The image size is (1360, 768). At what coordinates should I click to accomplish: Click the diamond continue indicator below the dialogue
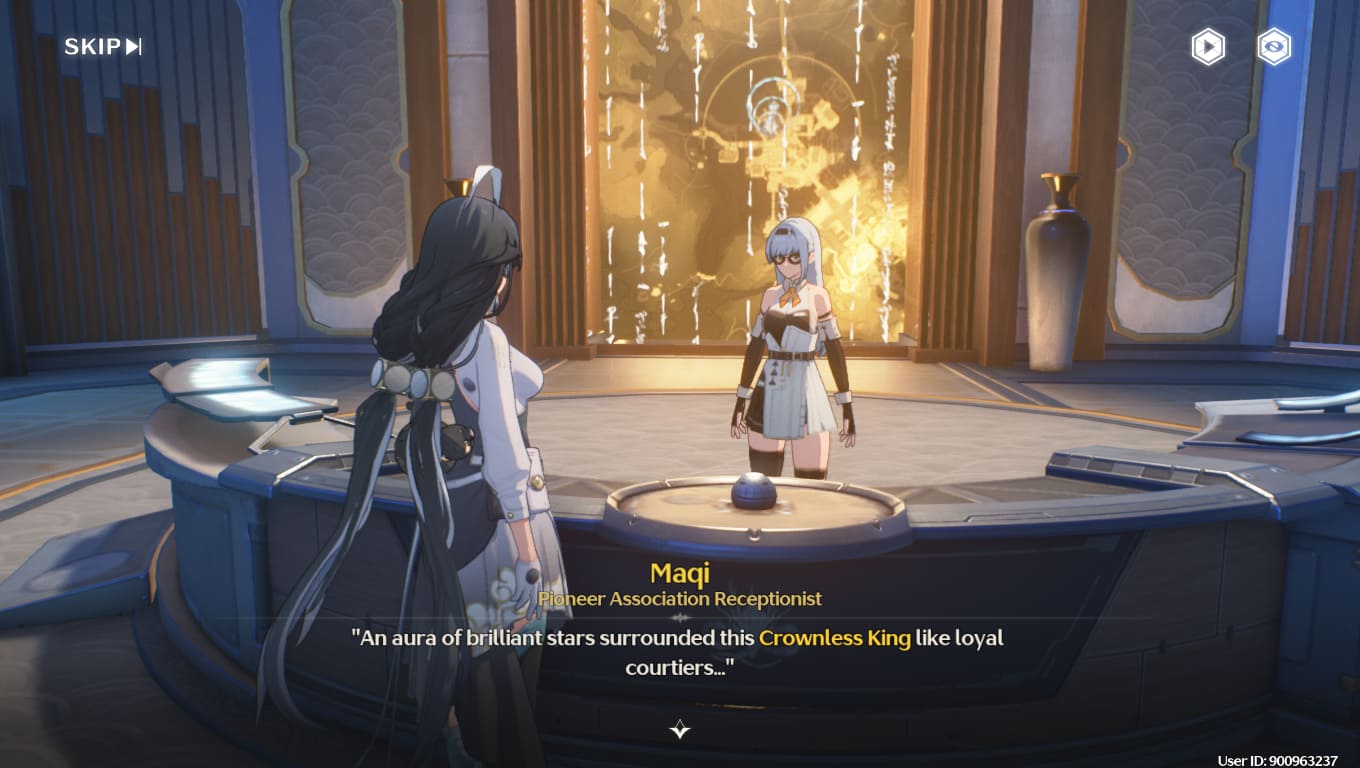[x=680, y=731]
